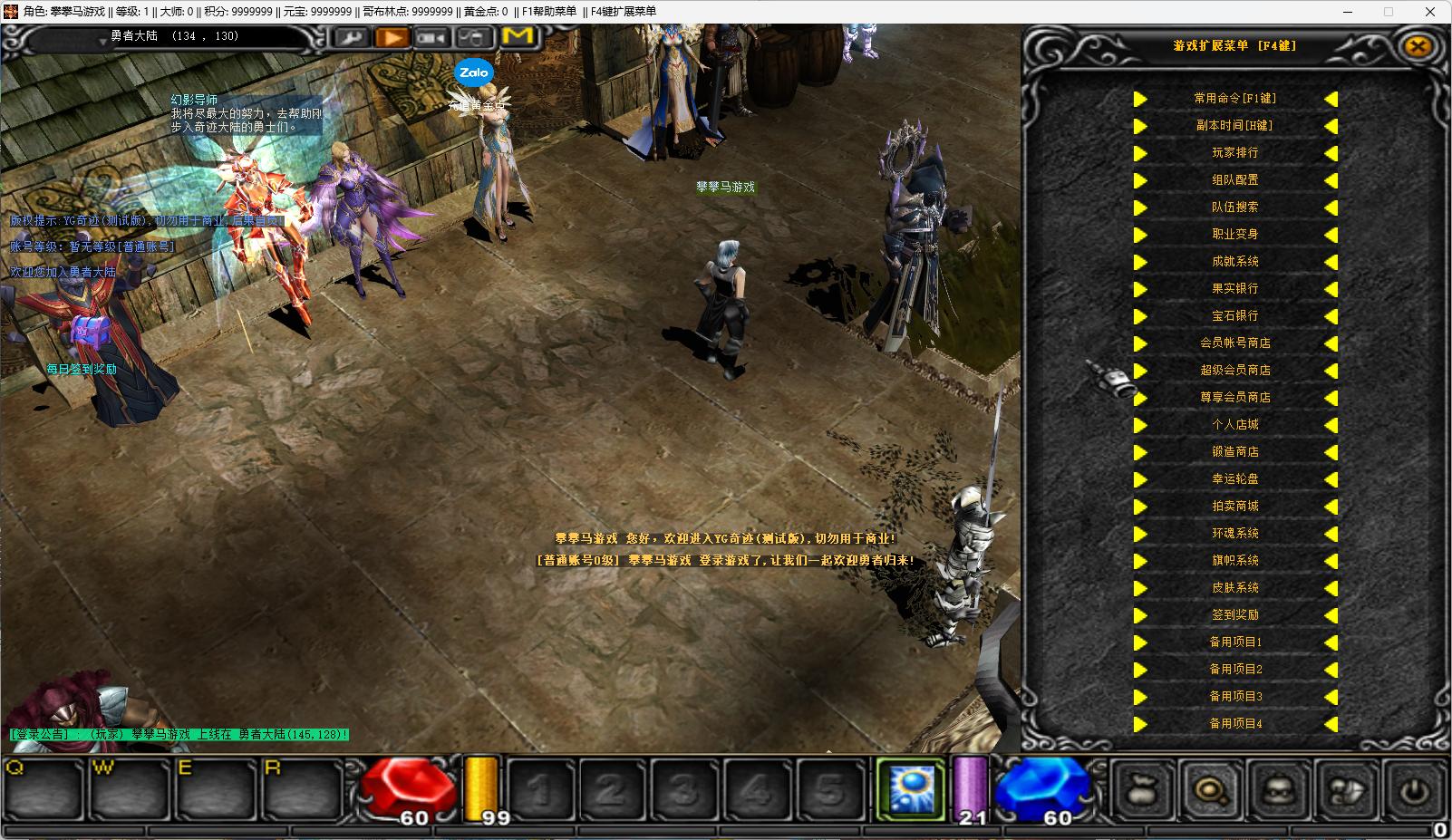The height and width of the screenshot is (840, 1452).
Task: Select 副本时间 dungeon times entry
Action: 1234,126
